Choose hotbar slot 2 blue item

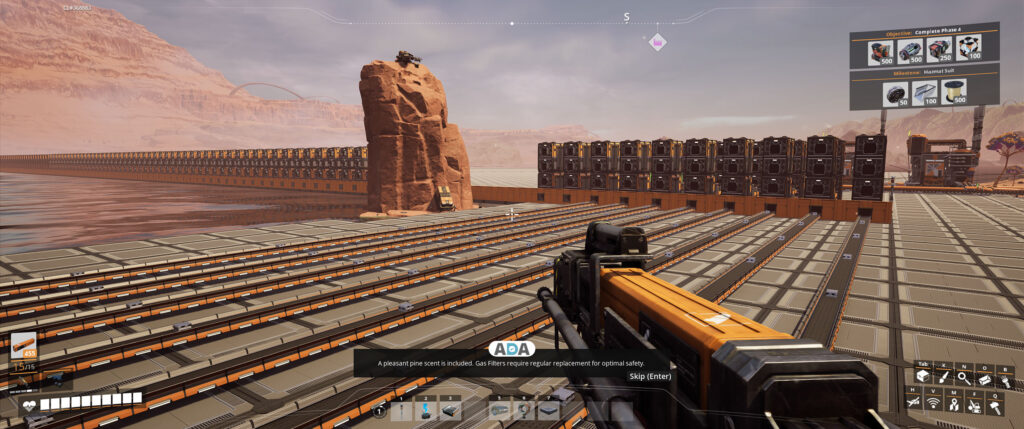pyautogui.click(x=426, y=409)
